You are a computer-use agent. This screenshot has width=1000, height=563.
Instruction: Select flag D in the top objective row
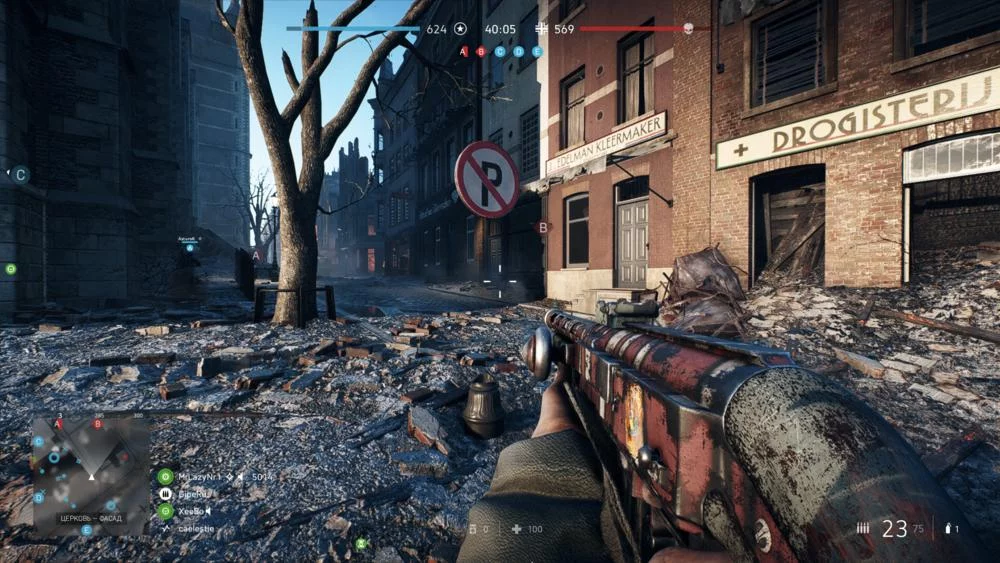point(518,51)
